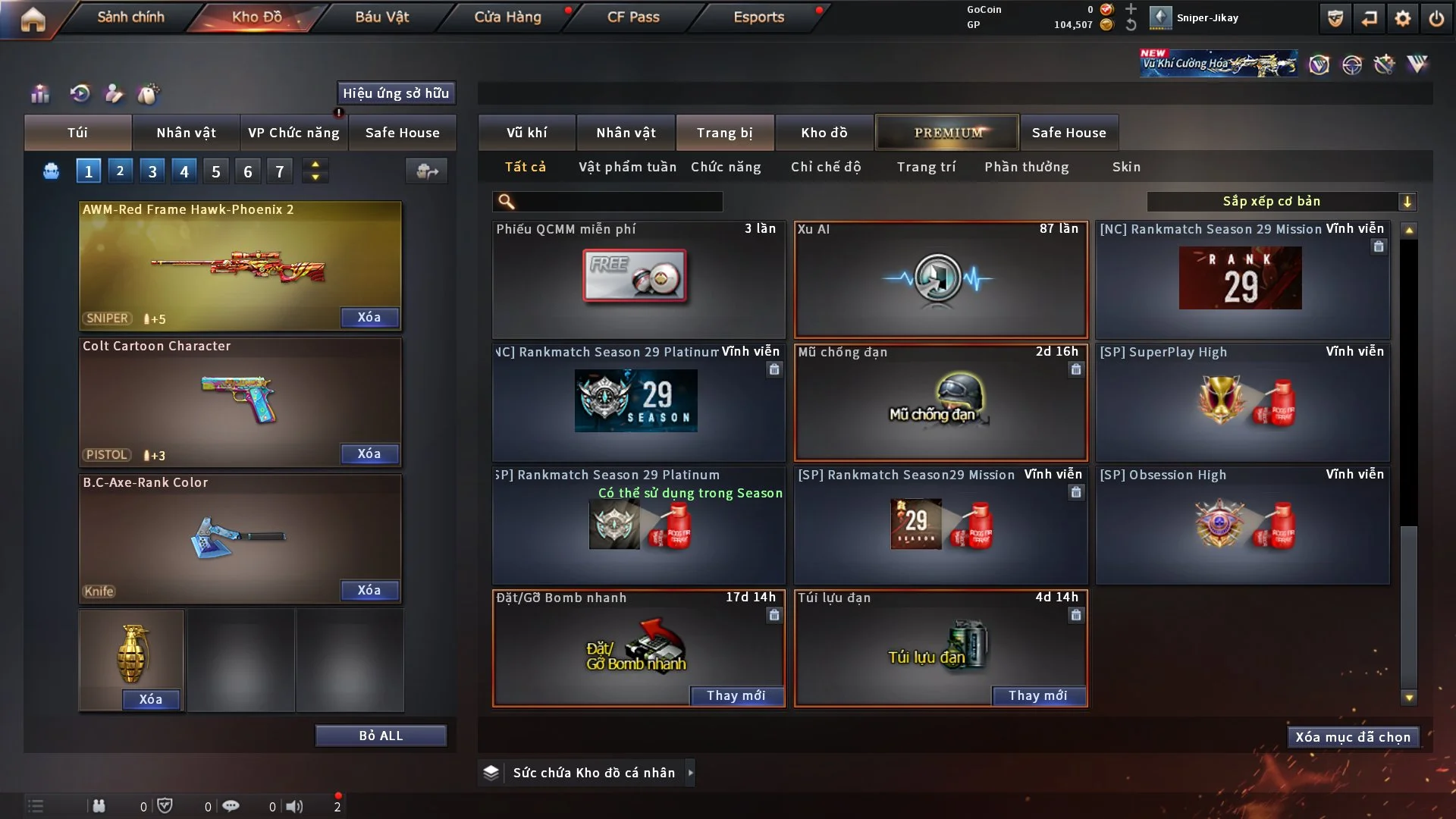Switch to the Vũ khí tab
Viewport: 1456px width, 819px height.
[x=526, y=133]
